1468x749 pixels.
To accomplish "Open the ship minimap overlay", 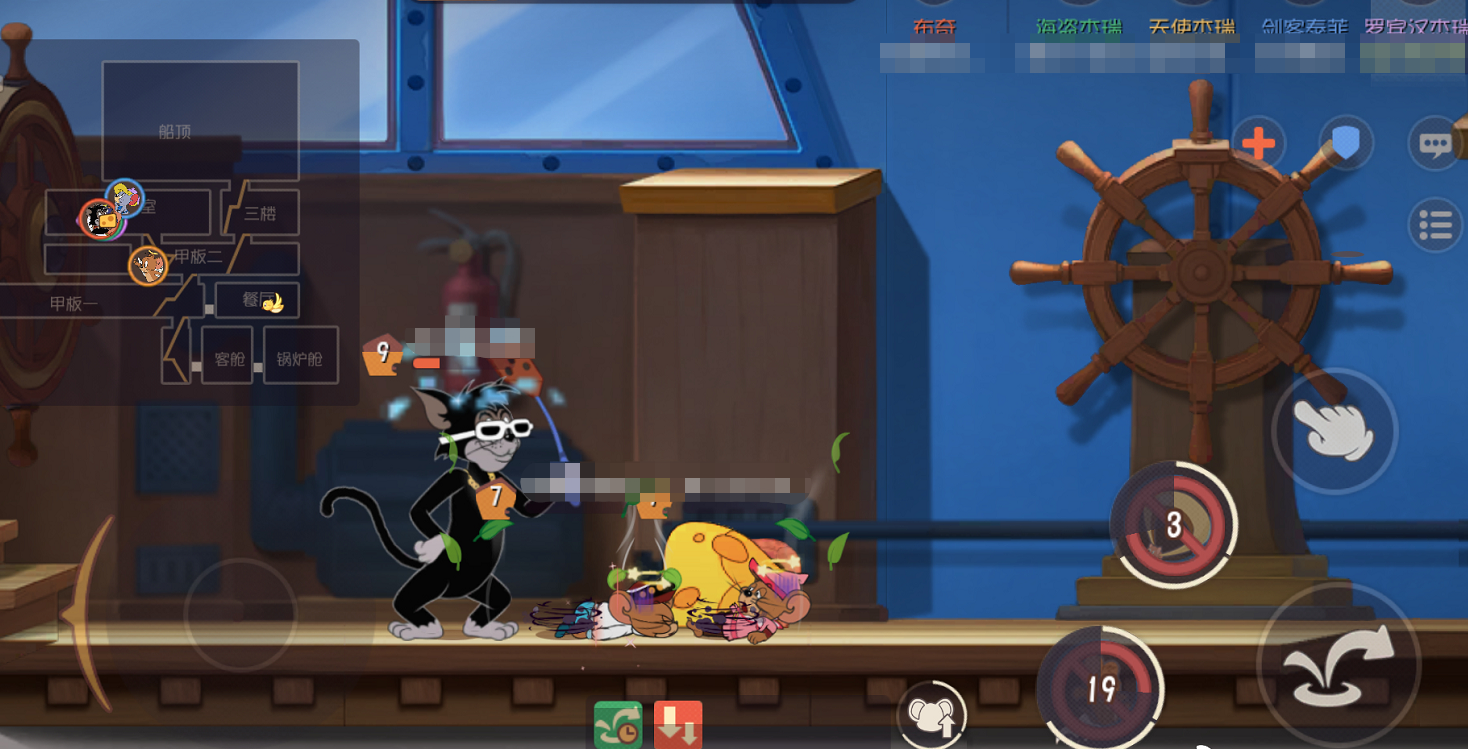I will pyautogui.click(x=180, y=222).
